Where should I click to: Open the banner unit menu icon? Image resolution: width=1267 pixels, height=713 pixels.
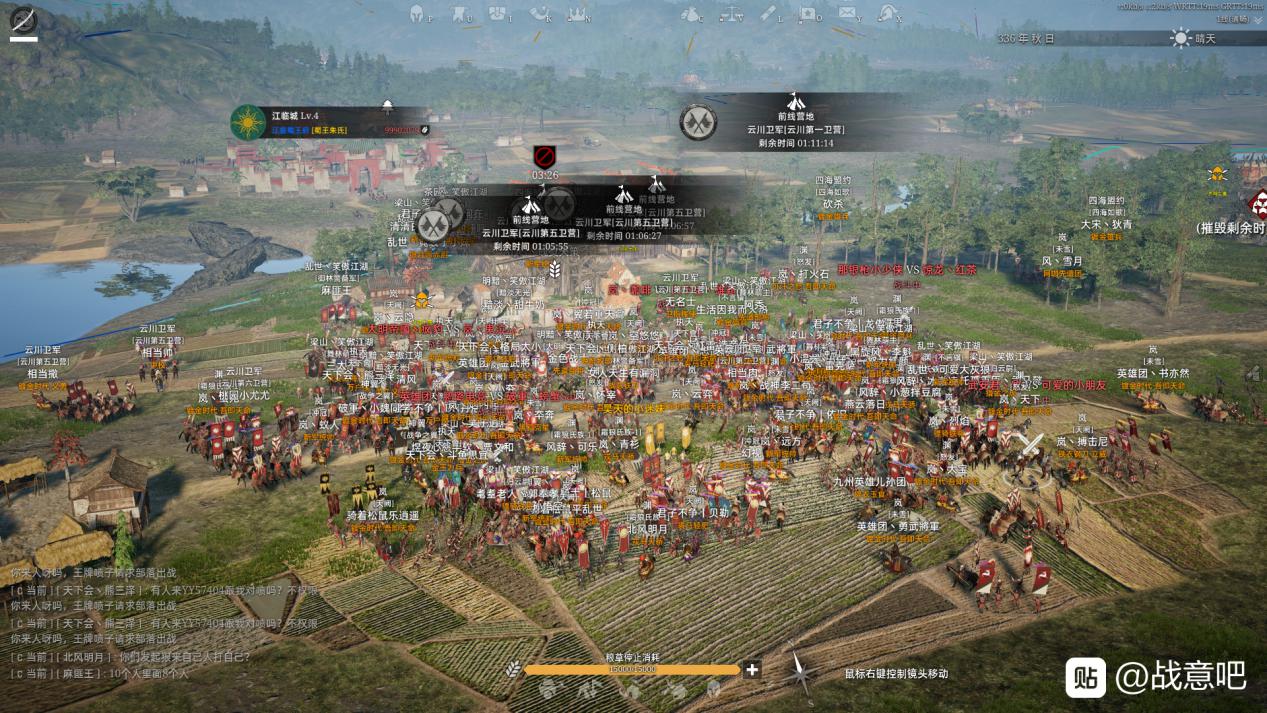point(458,13)
